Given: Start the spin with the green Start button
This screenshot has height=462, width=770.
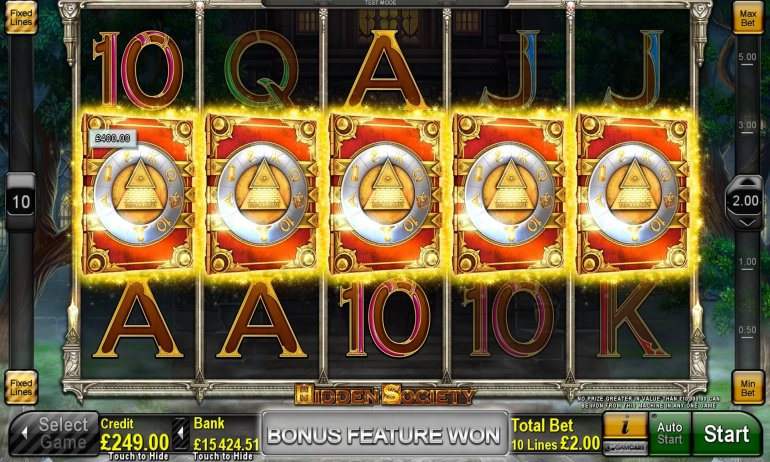Looking at the screenshot, I should (x=726, y=433).
